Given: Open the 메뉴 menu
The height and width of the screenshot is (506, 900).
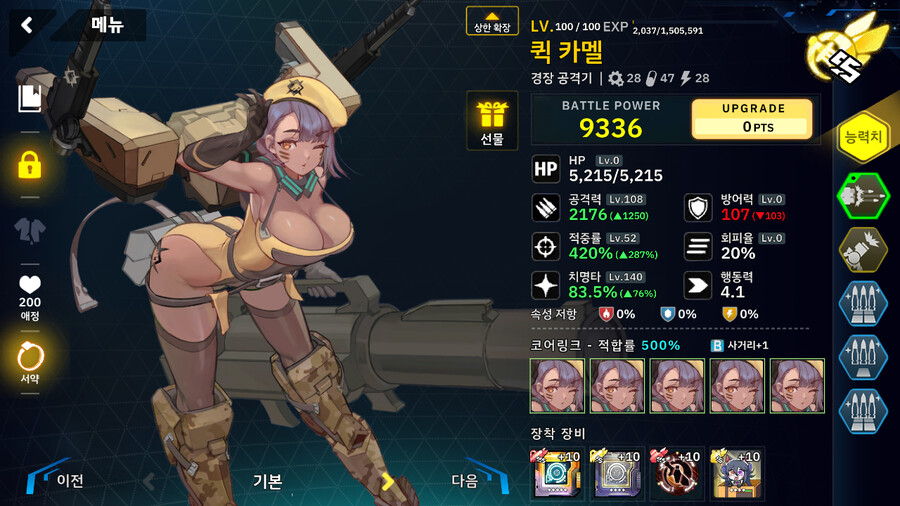Looking at the screenshot, I should 107,25.
